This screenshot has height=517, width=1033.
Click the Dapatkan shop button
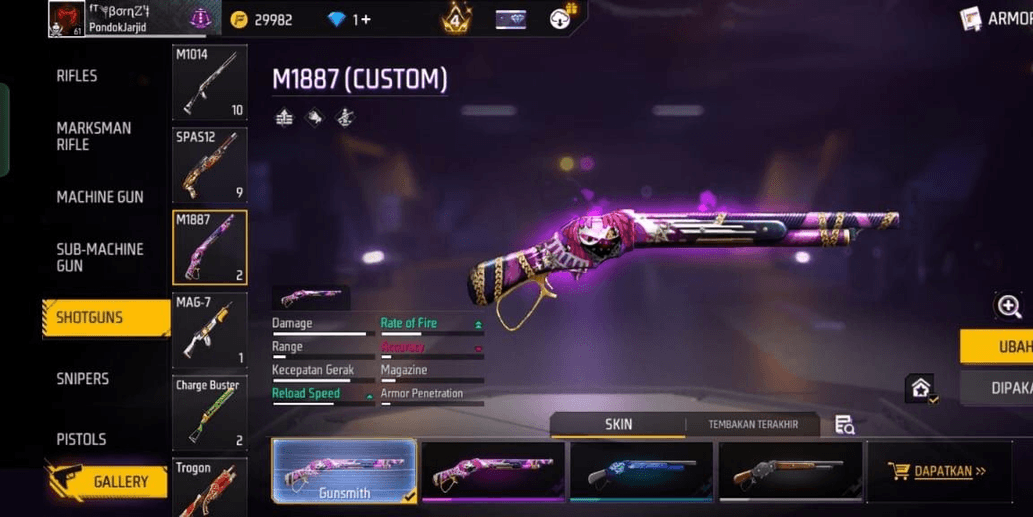click(x=938, y=471)
